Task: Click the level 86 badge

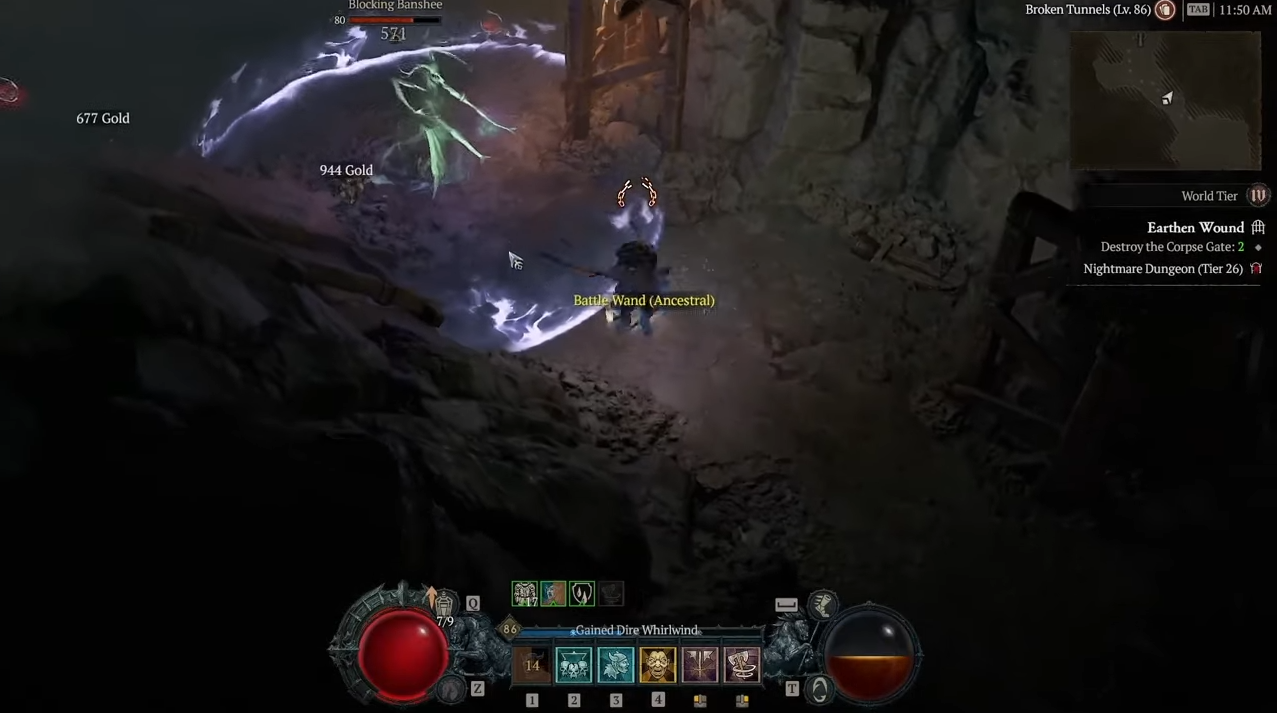Action: (510, 629)
